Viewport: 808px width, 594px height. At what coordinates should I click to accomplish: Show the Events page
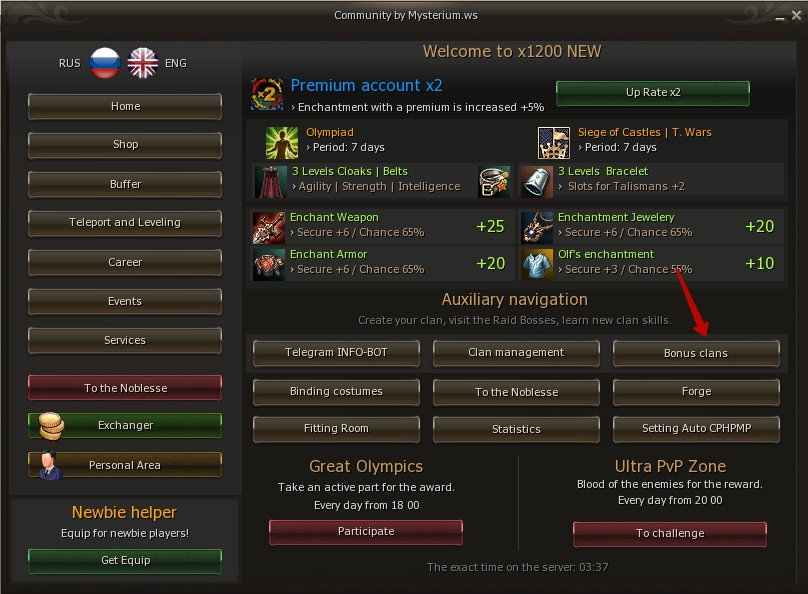tap(125, 301)
